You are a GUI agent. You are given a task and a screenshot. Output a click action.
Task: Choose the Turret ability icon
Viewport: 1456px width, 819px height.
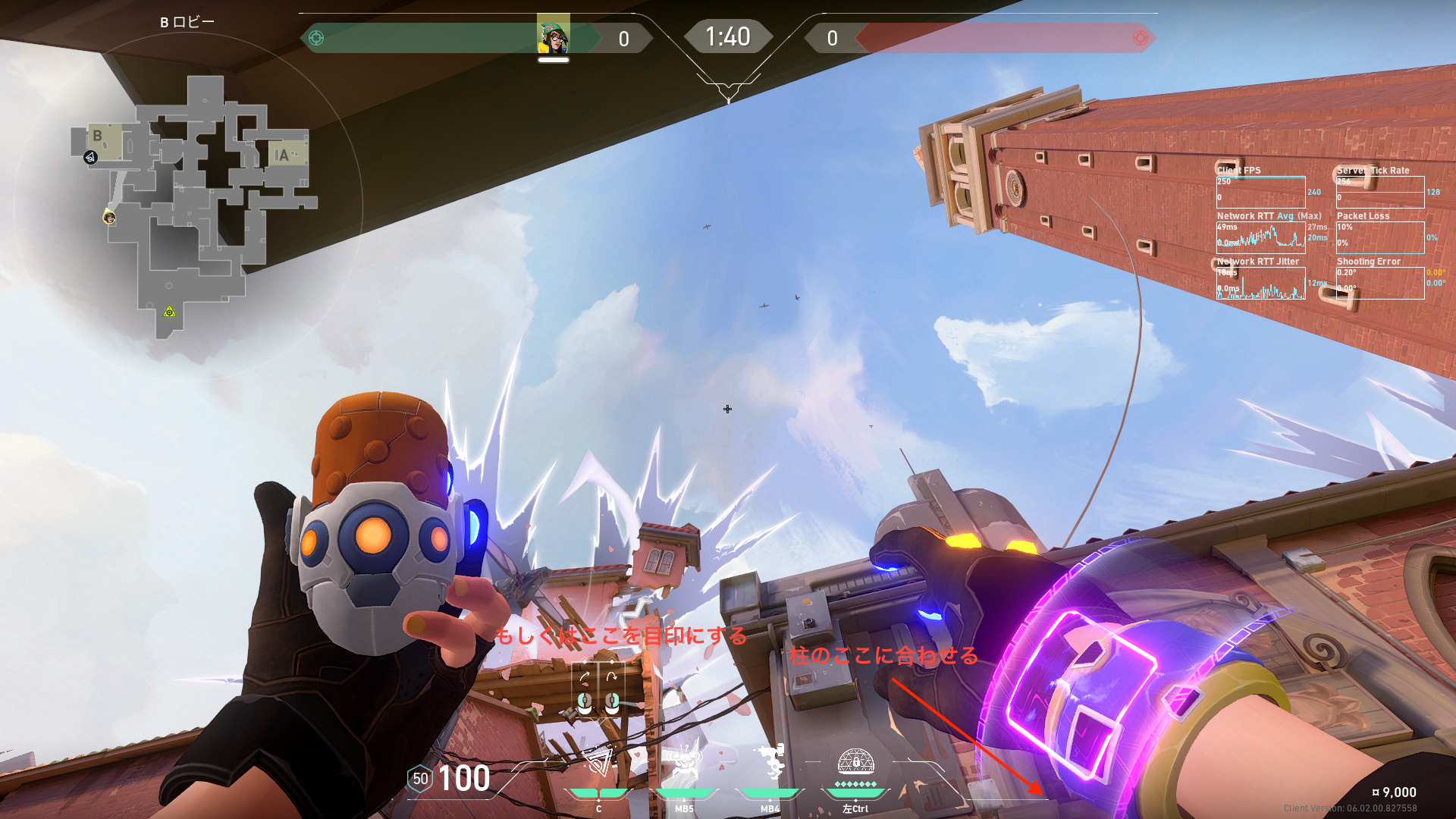(770, 762)
